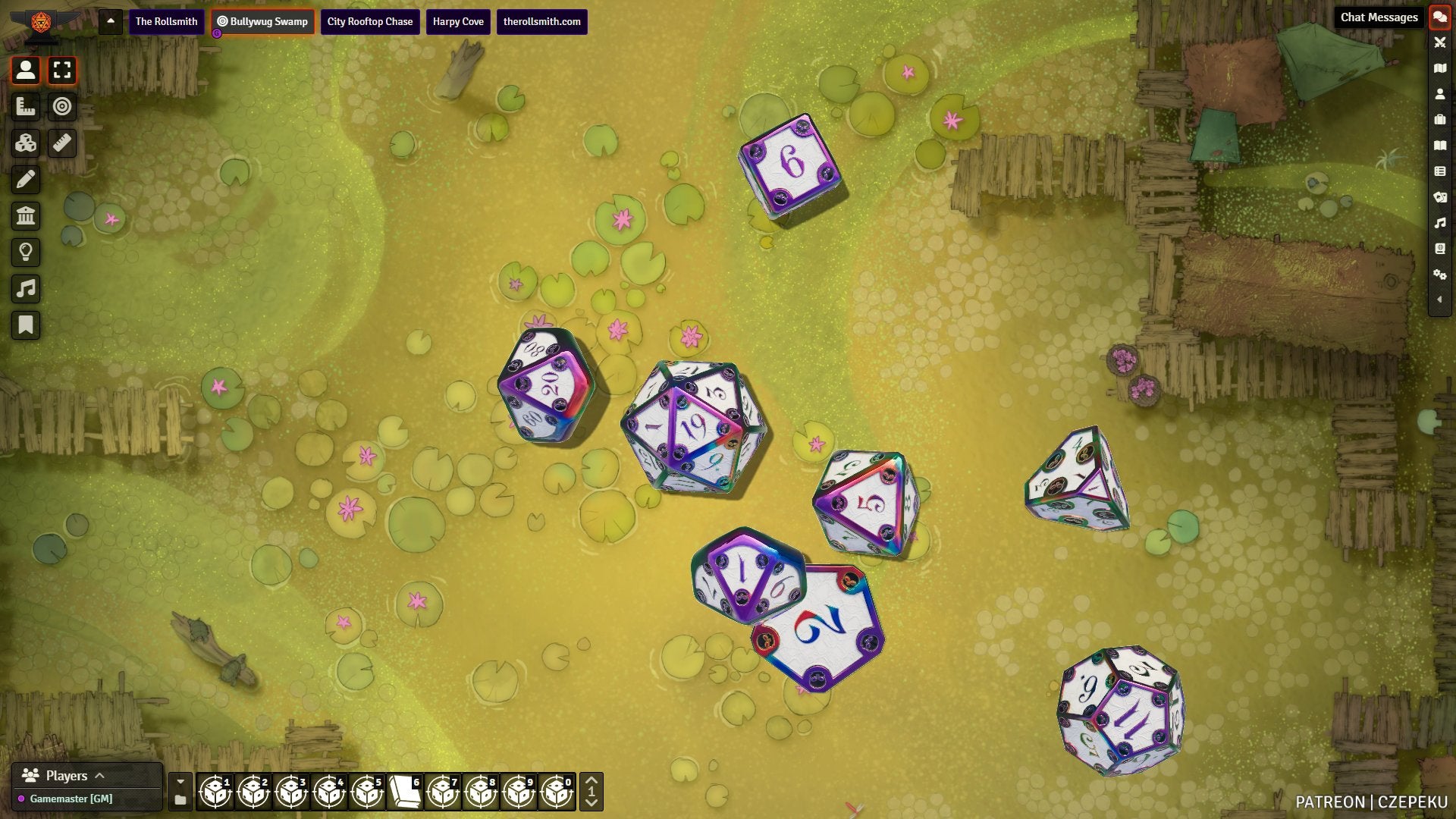Image resolution: width=1456 pixels, height=819 pixels.
Task: Open the City Rooftop Chase scene
Action: pos(370,22)
